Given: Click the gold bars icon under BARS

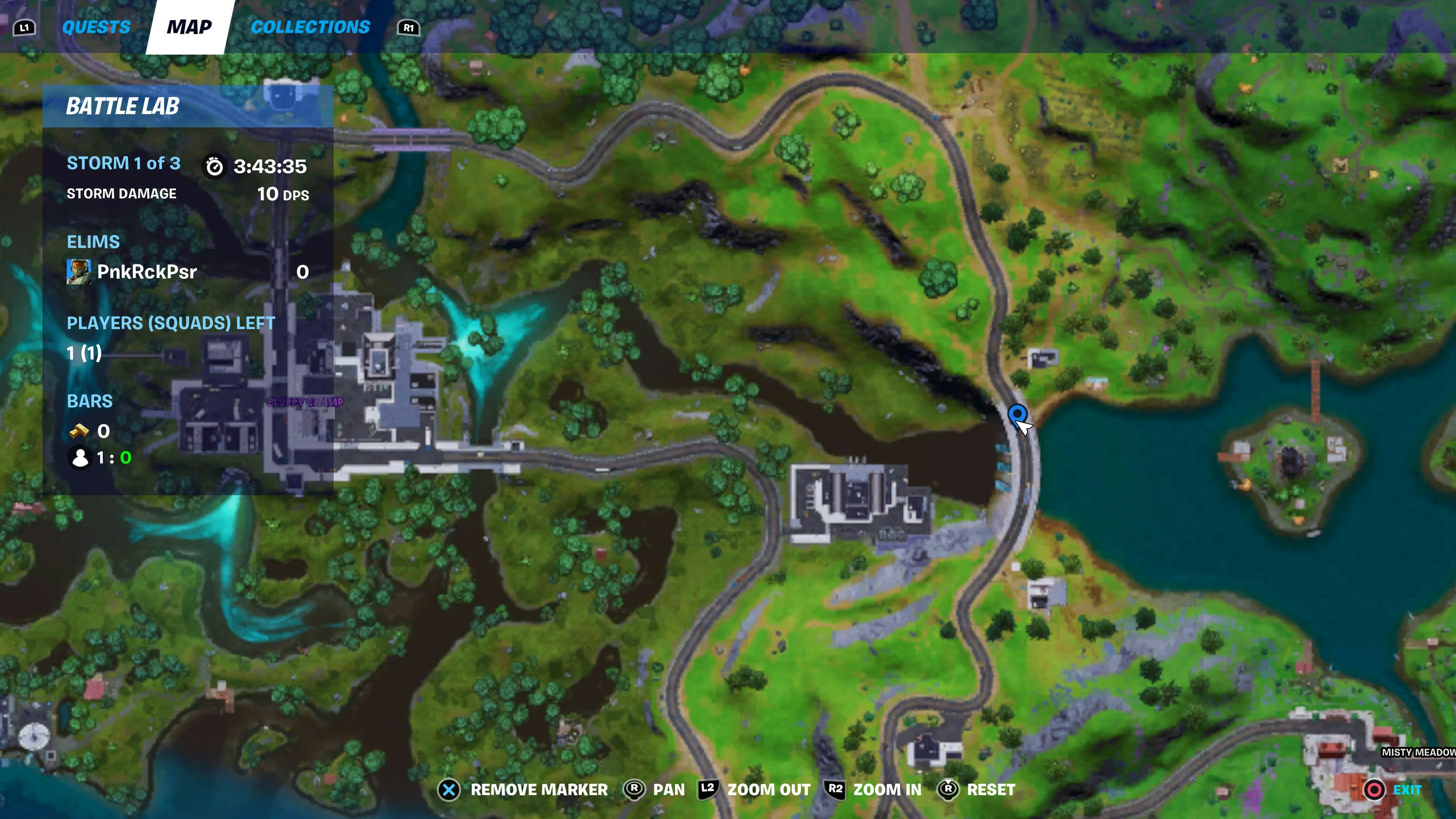Looking at the screenshot, I should tap(80, 431).
